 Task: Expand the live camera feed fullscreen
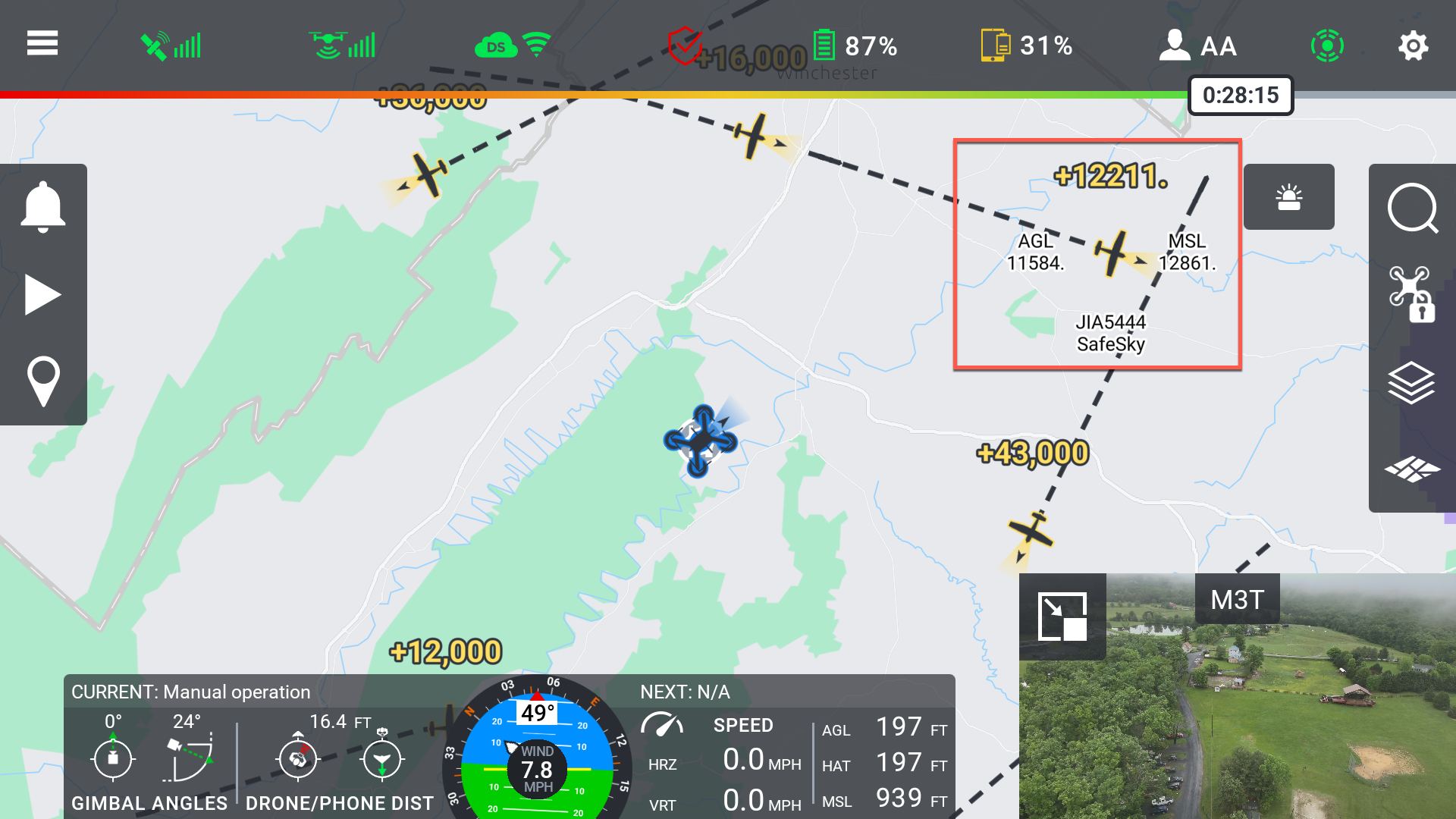click(1062, 616)
